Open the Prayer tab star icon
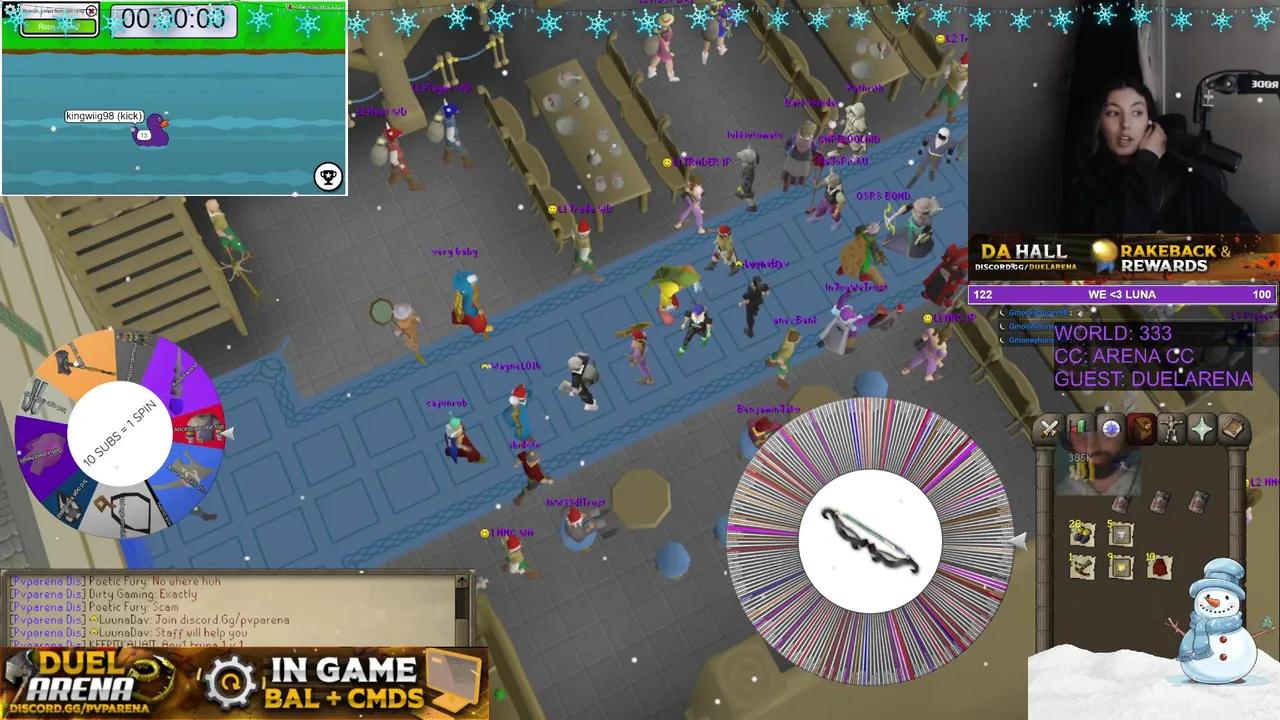This screenshot has width=1280, height=720. click(x=1202, y=428)
